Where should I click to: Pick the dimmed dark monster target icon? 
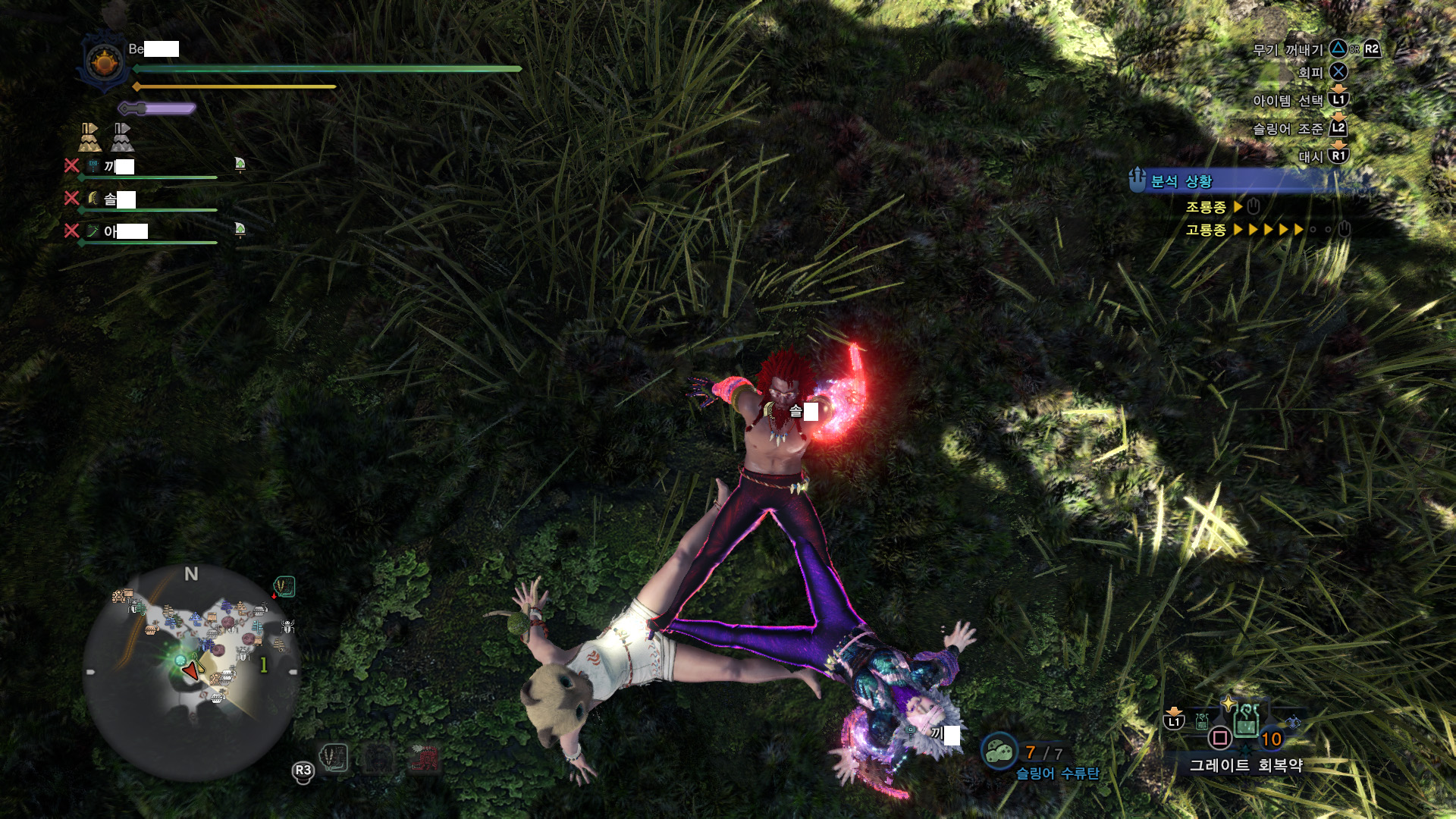tap(379, 758)
